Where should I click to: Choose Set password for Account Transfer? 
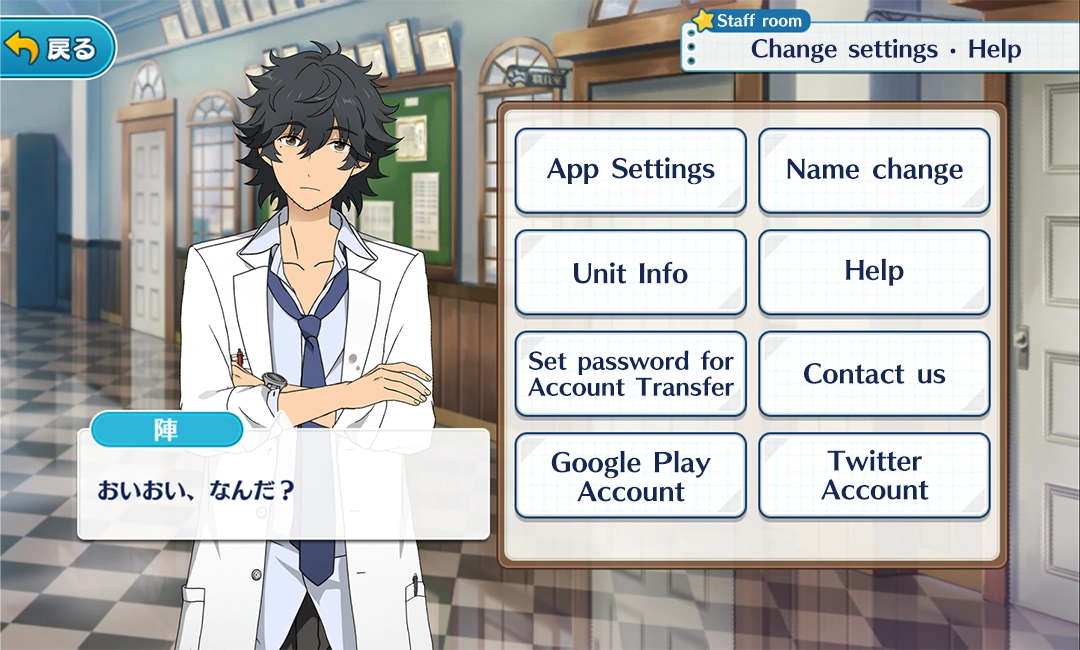point(630,374)
